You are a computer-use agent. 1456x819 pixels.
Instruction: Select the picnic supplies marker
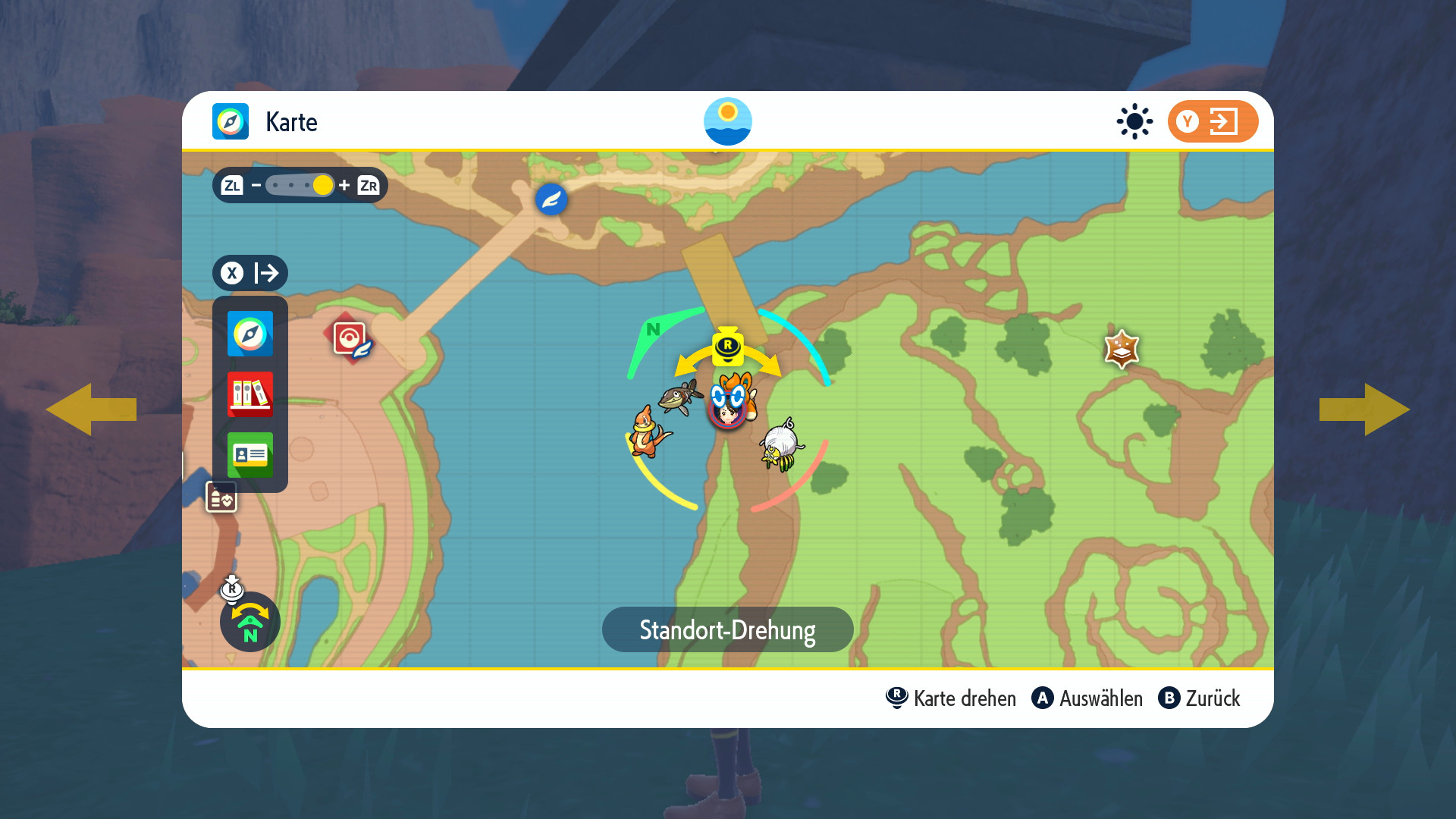(221, 497)
